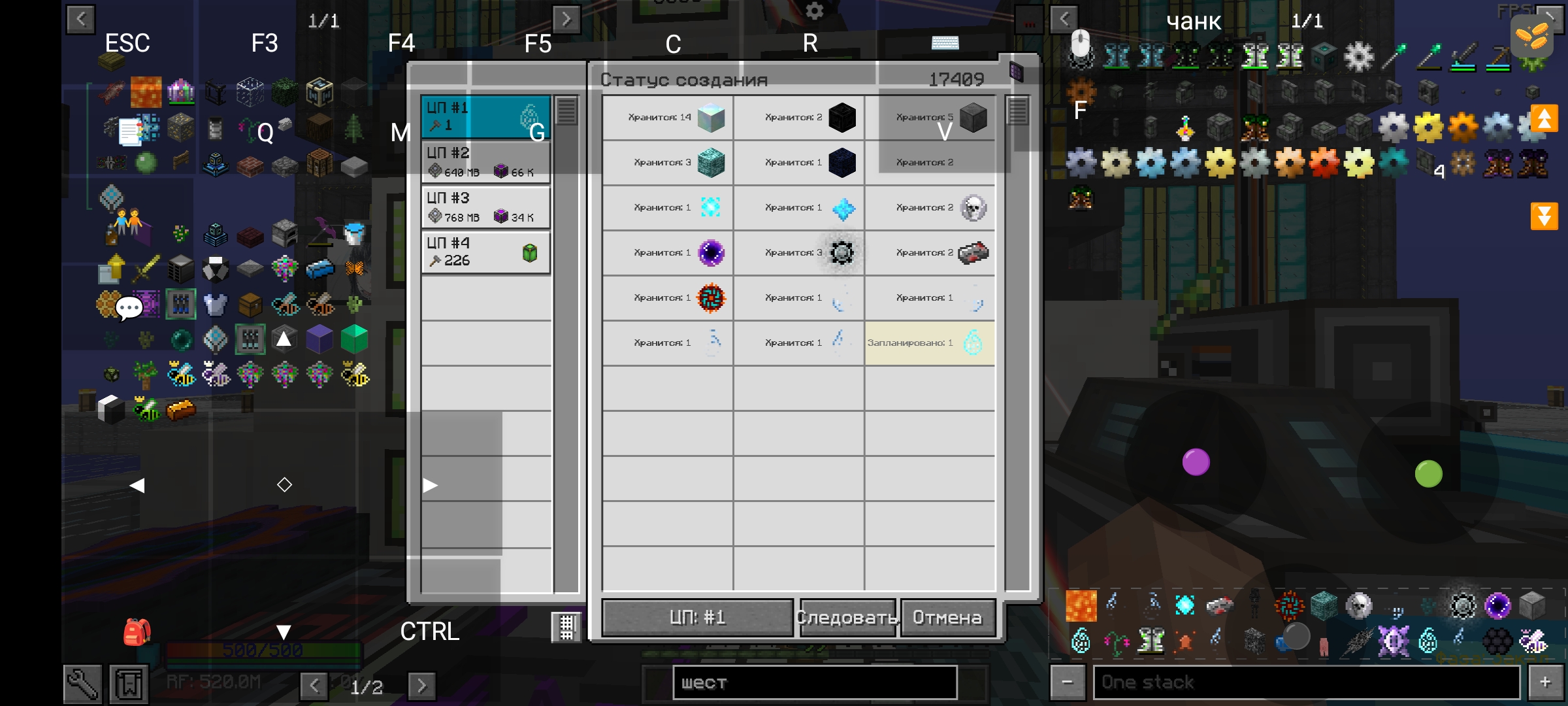Select the ЦП #2 crafting CPU row
Viewport: 1568px width, 706px height.
(486, 162)
